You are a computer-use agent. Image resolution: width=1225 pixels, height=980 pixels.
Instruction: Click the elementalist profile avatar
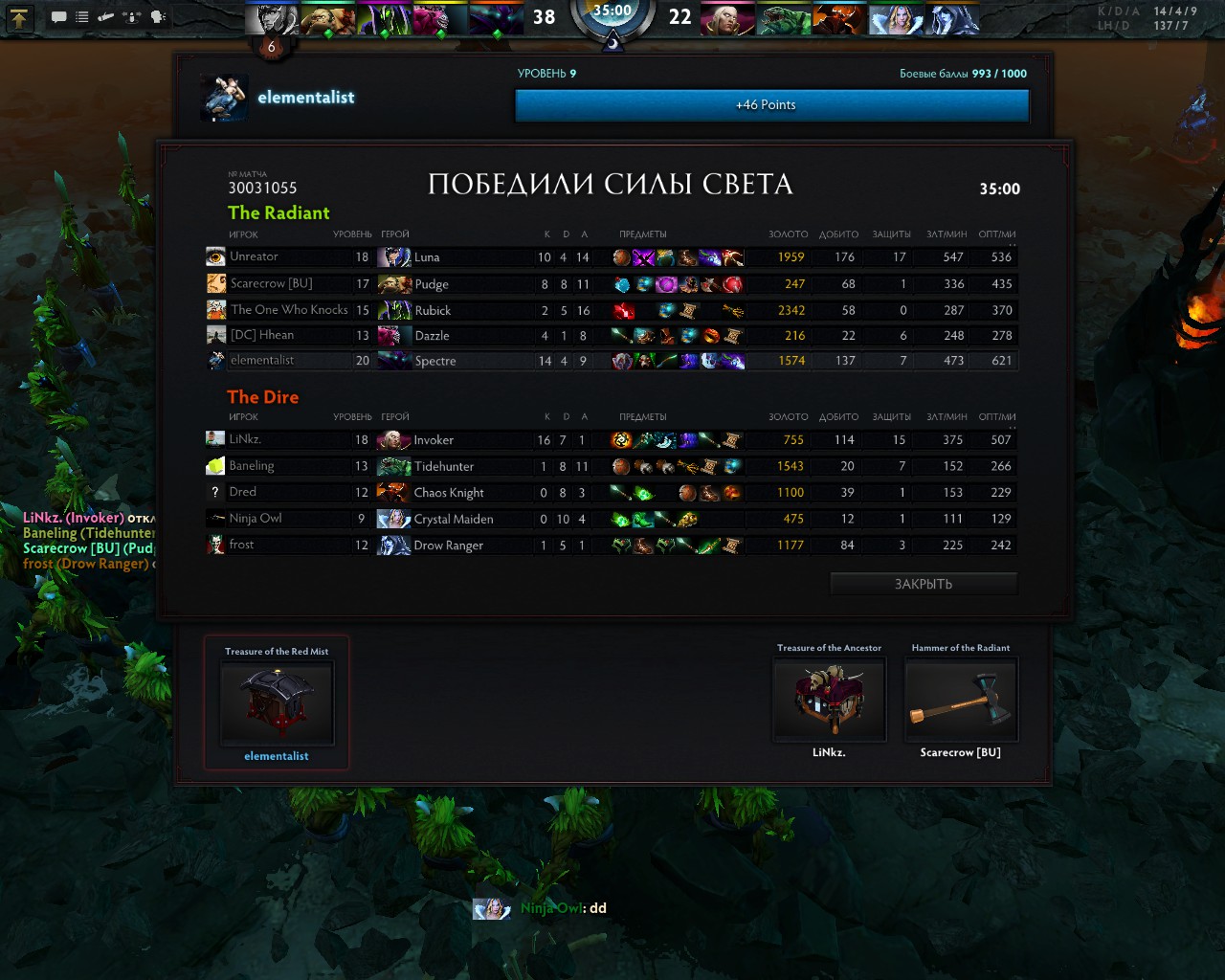[225, 98]
